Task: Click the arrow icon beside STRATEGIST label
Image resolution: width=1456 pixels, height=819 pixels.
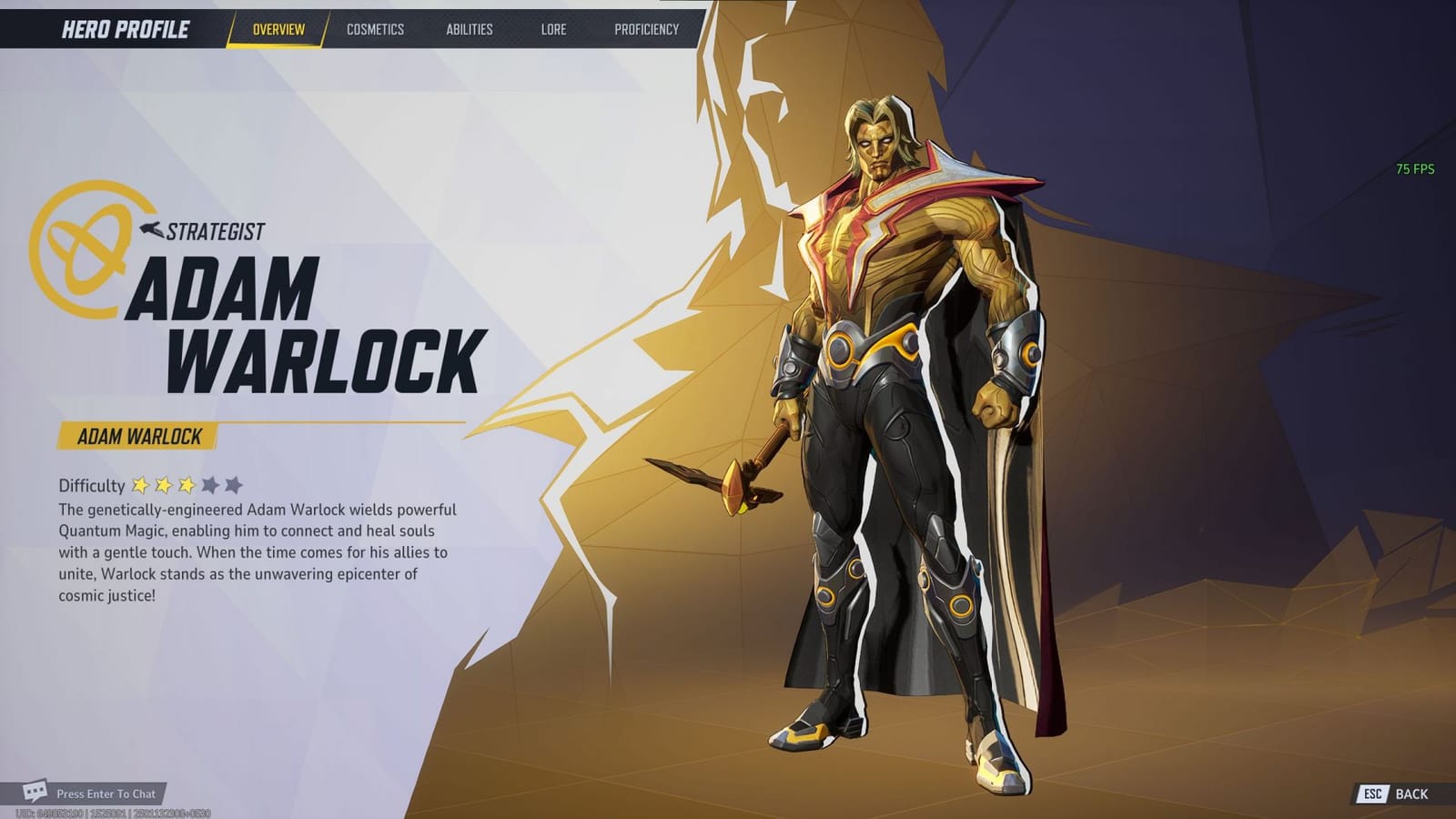Action: click(x=155, y=229)
